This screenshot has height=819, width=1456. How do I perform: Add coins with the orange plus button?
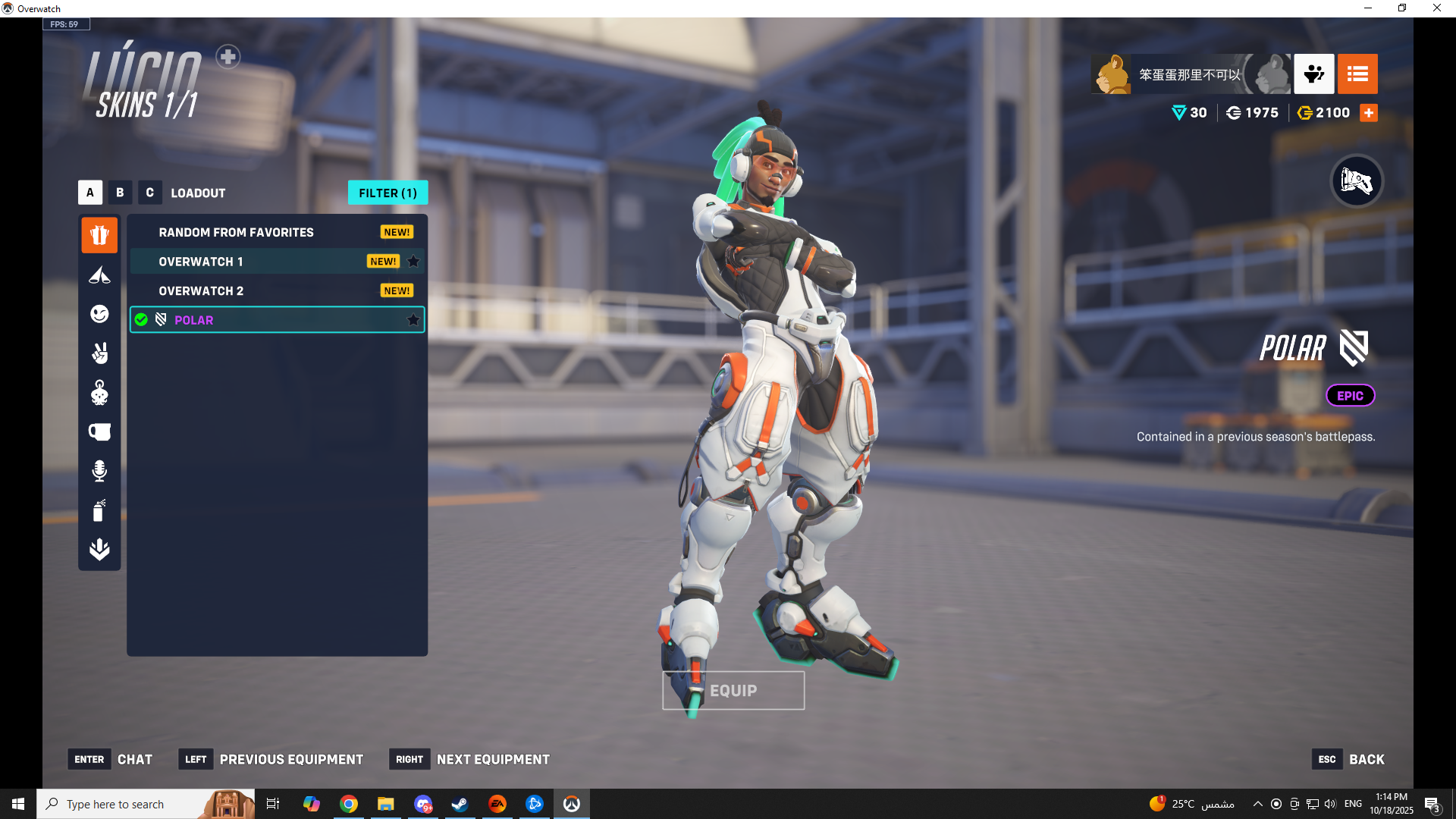[x=1369, y=113]
